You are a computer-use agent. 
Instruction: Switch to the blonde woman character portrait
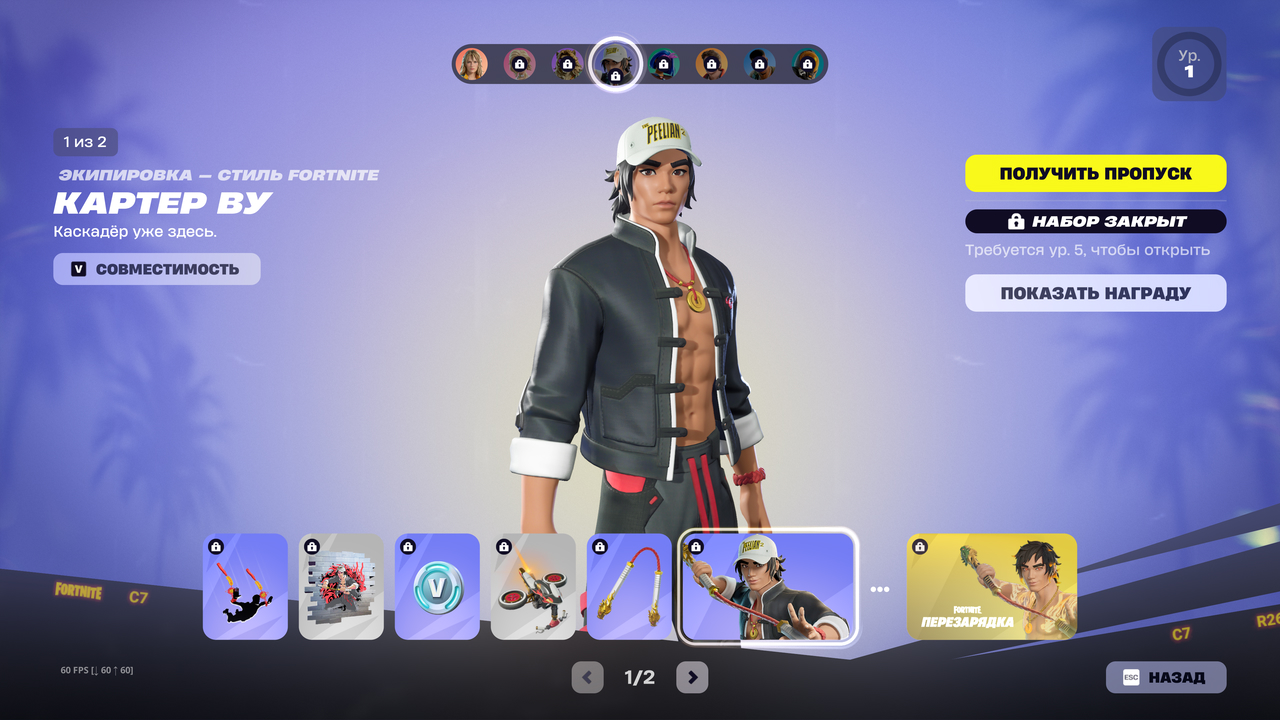tap(471, 64)
